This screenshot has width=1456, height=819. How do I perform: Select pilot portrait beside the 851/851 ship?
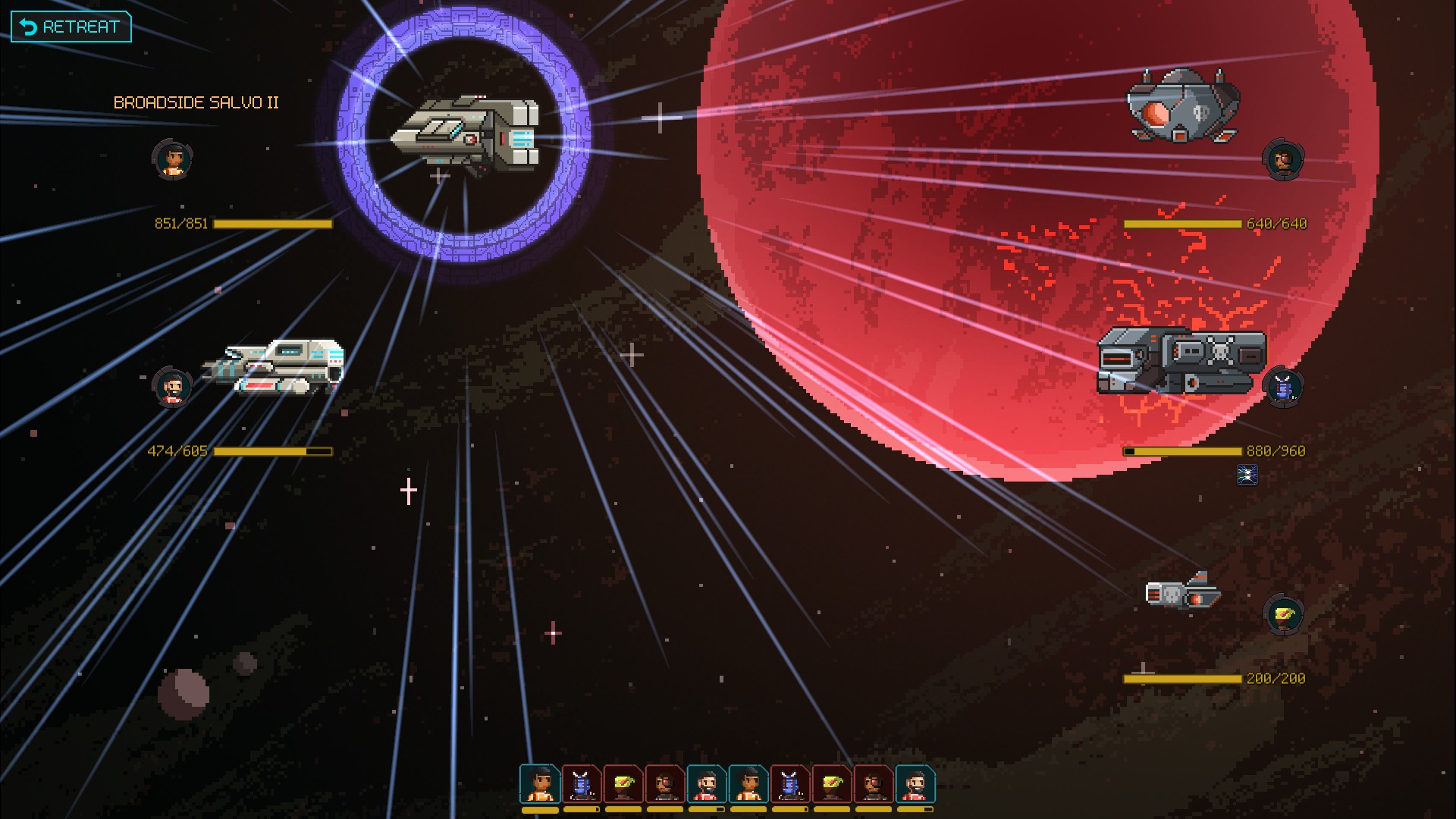point(172,159)
